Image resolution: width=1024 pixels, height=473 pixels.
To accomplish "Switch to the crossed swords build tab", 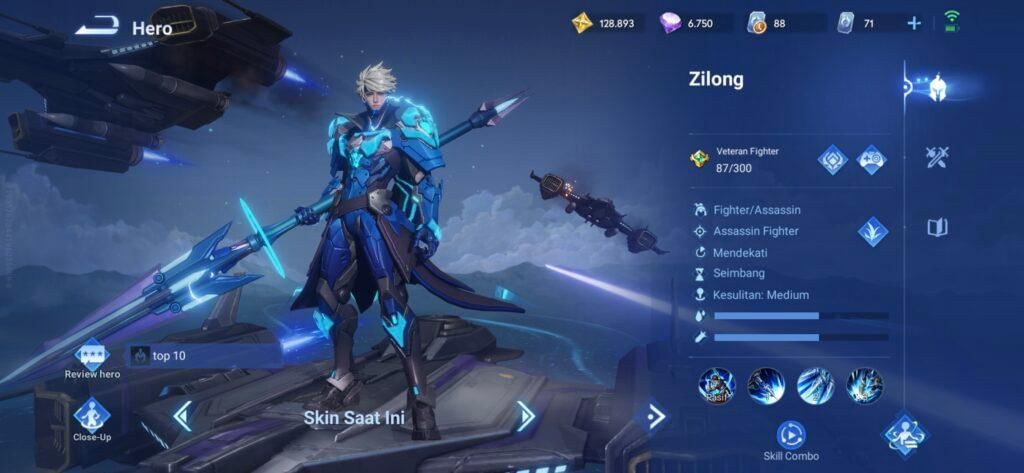I will pyautogui.click(x=937, y=157).
